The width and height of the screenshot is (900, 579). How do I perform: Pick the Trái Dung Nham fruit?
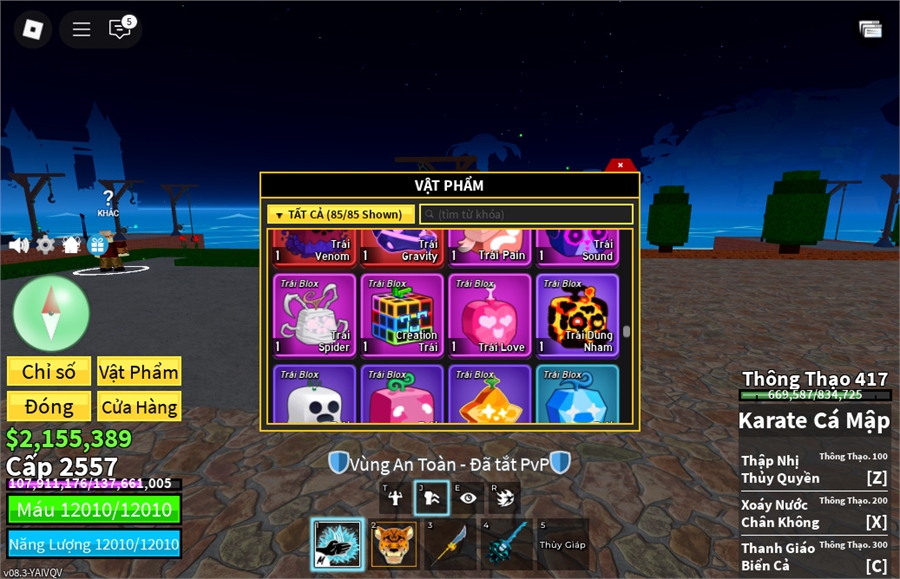tap(577, 315)
